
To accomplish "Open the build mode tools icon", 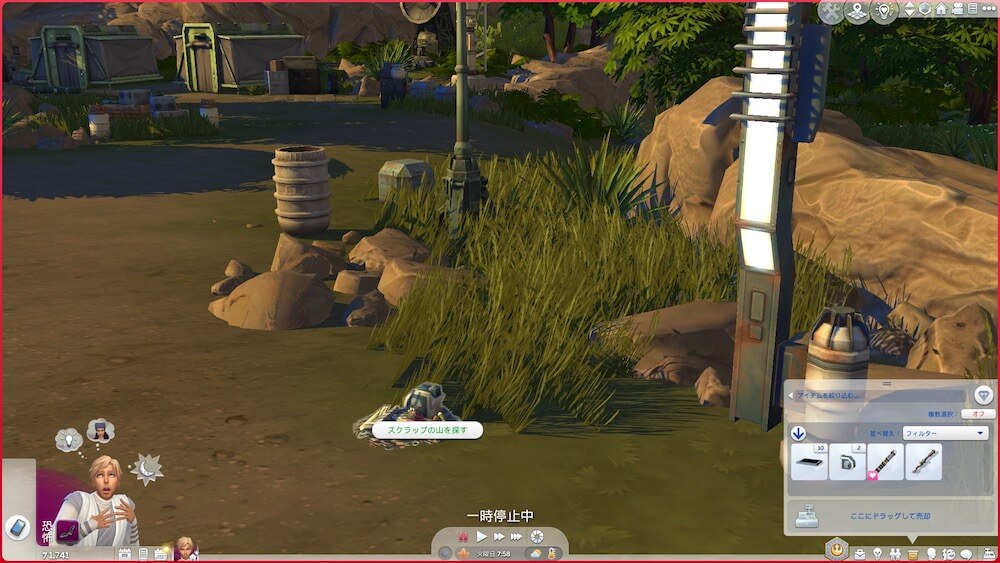I will coord(830,12).
